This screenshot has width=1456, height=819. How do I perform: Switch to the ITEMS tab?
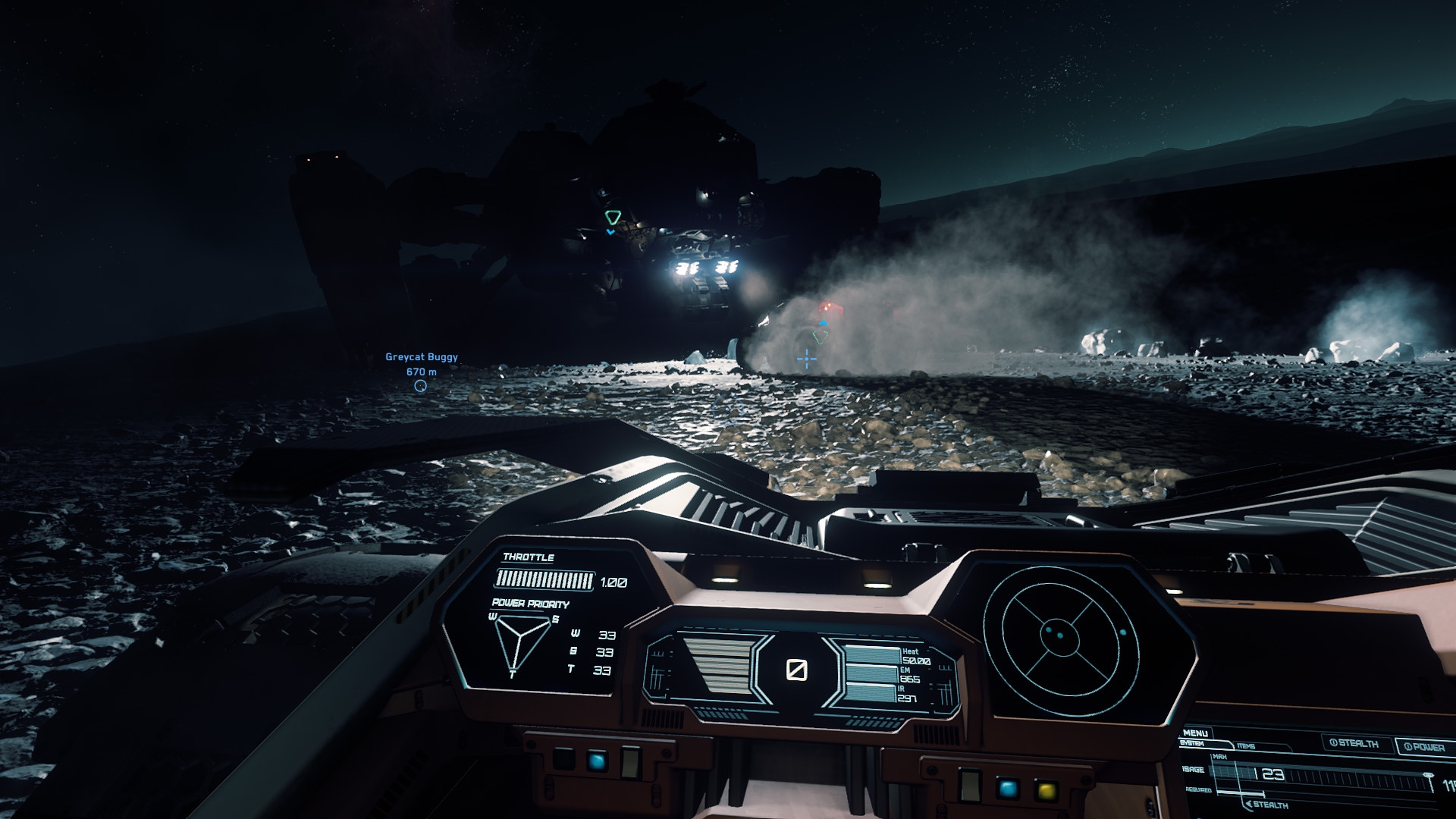(x=1245, y=746)
